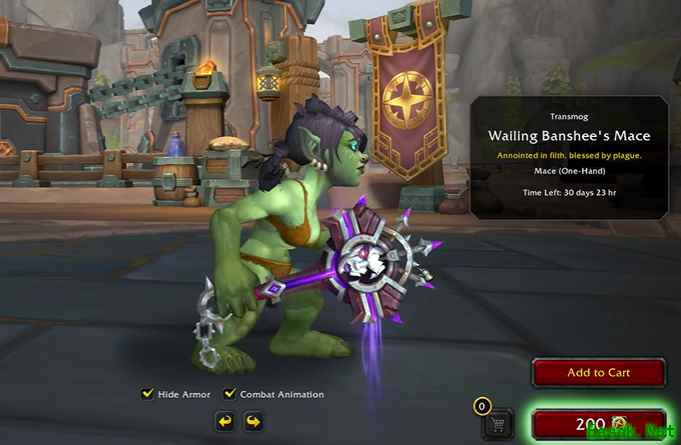This screenshot has height=445, width=681.
Task: Toggle the Hide Armor checkbox
Action: pyautogui.click(x=148, y=394)
